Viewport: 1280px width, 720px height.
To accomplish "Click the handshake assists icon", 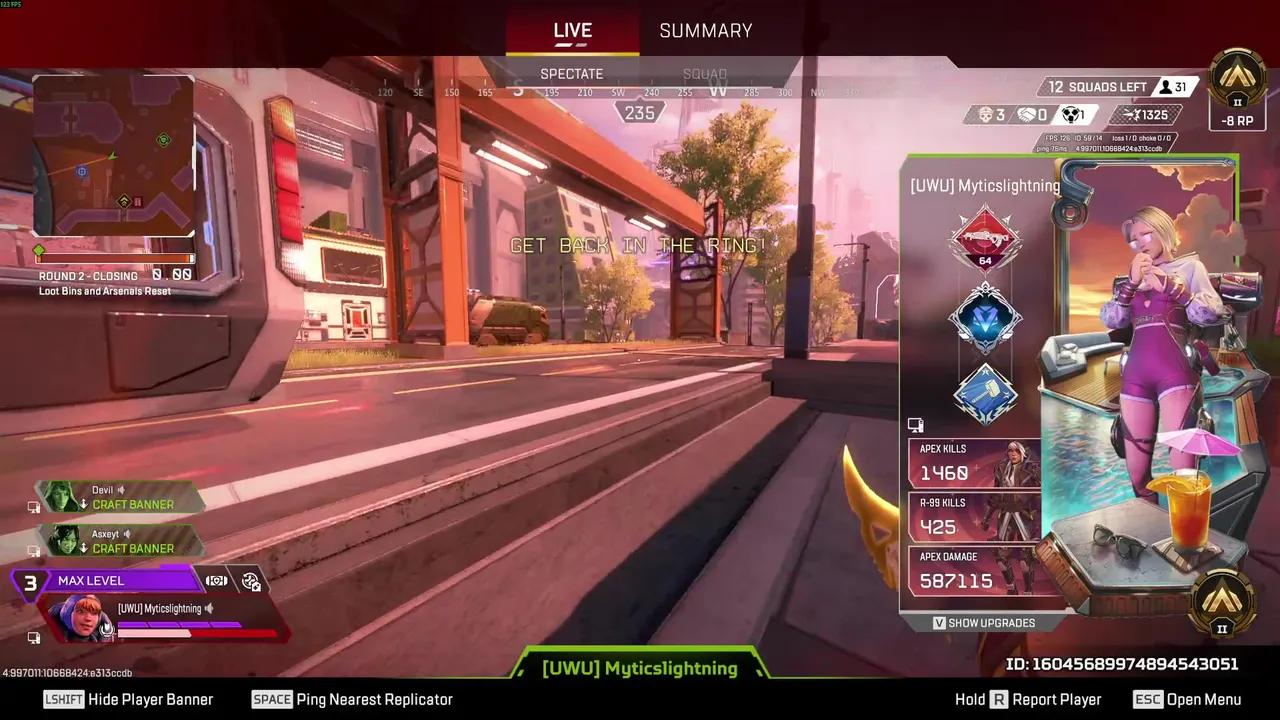I will (1027, 114).
